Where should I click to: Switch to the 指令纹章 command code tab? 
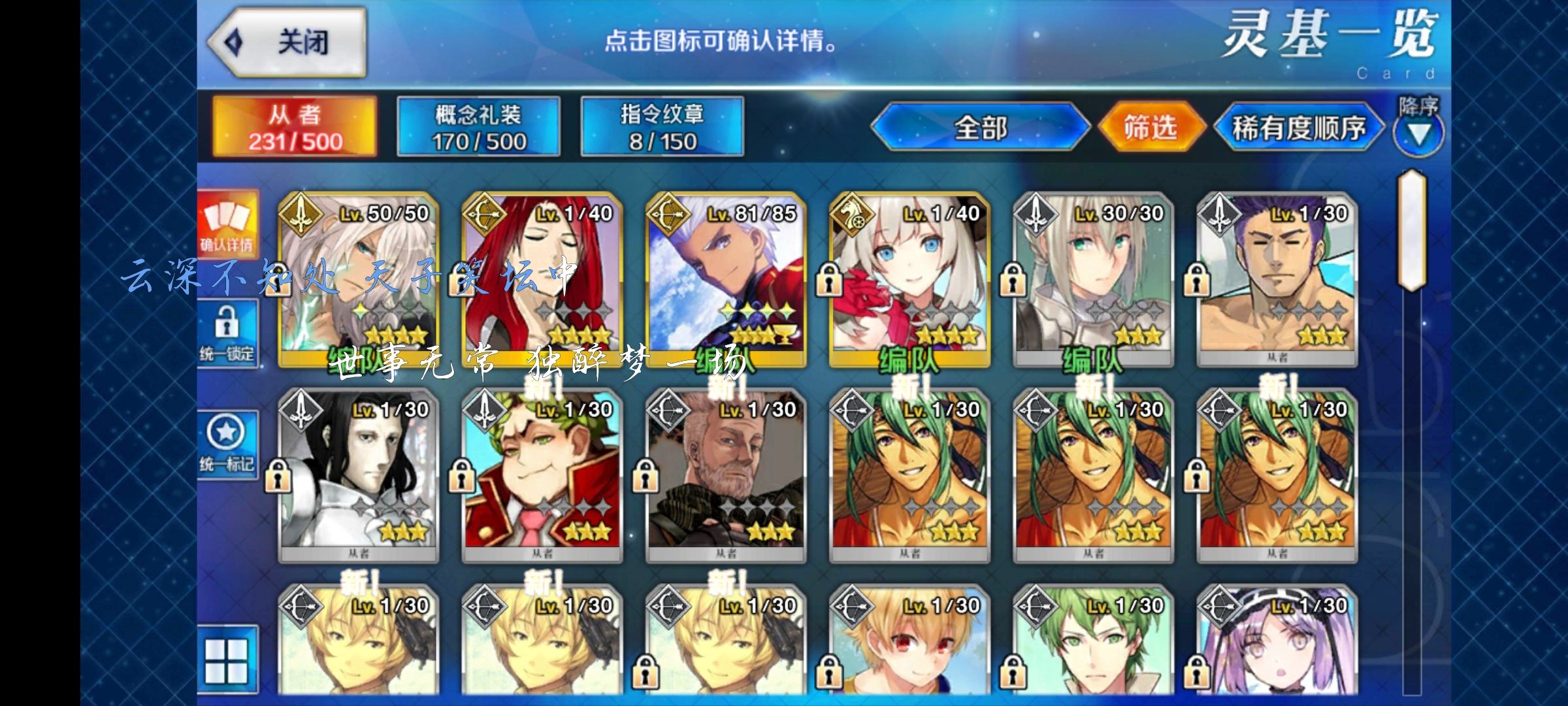coord(662,127)
